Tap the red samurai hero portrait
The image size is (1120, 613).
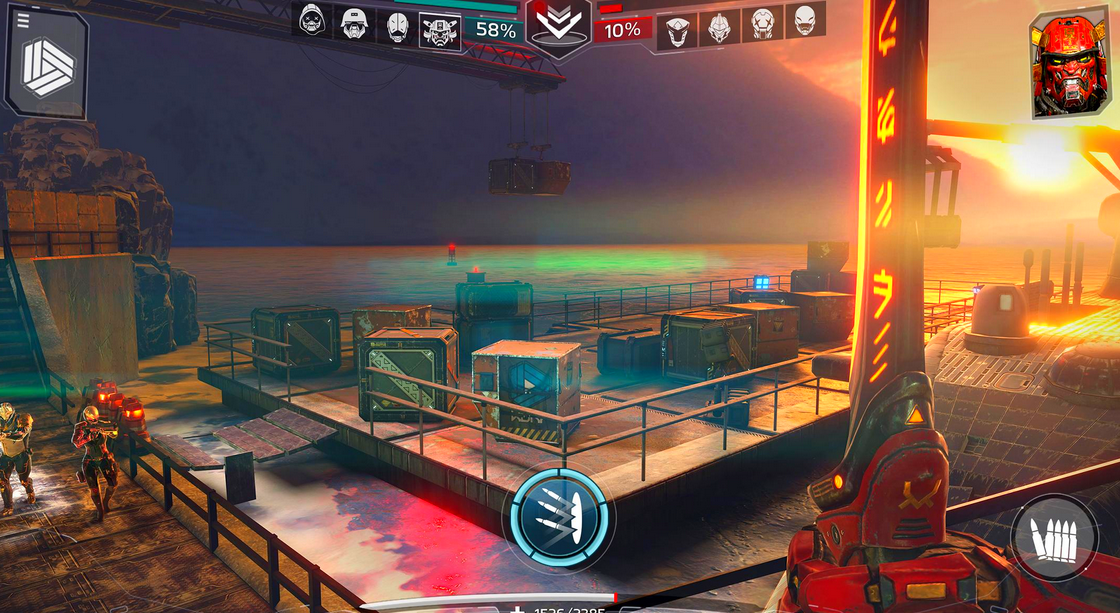coord(1071,65)
